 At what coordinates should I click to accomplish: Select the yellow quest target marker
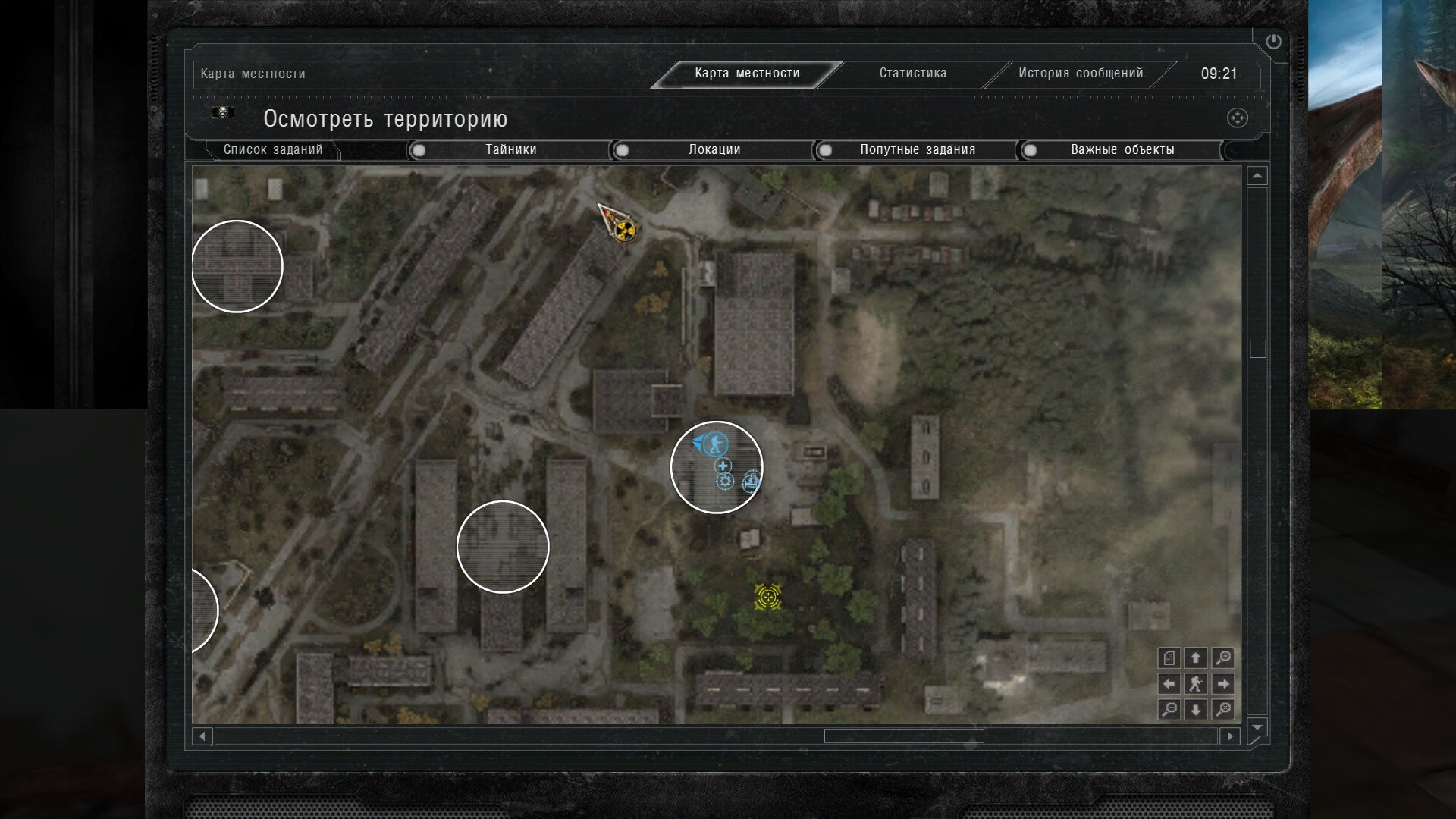pyautogui.click(x=768, y=597)
